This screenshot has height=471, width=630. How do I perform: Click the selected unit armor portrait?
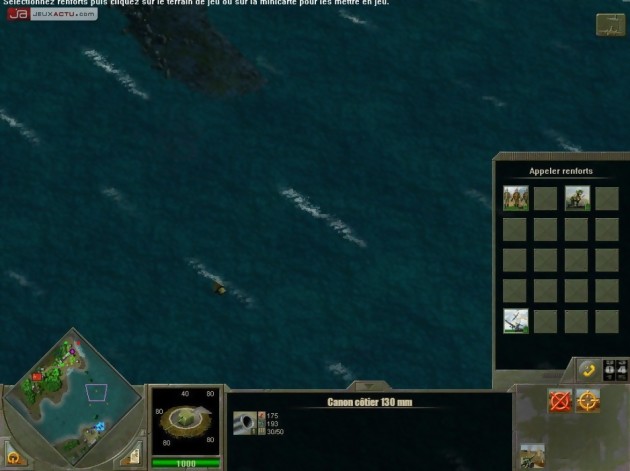click(x=185, y=420)
